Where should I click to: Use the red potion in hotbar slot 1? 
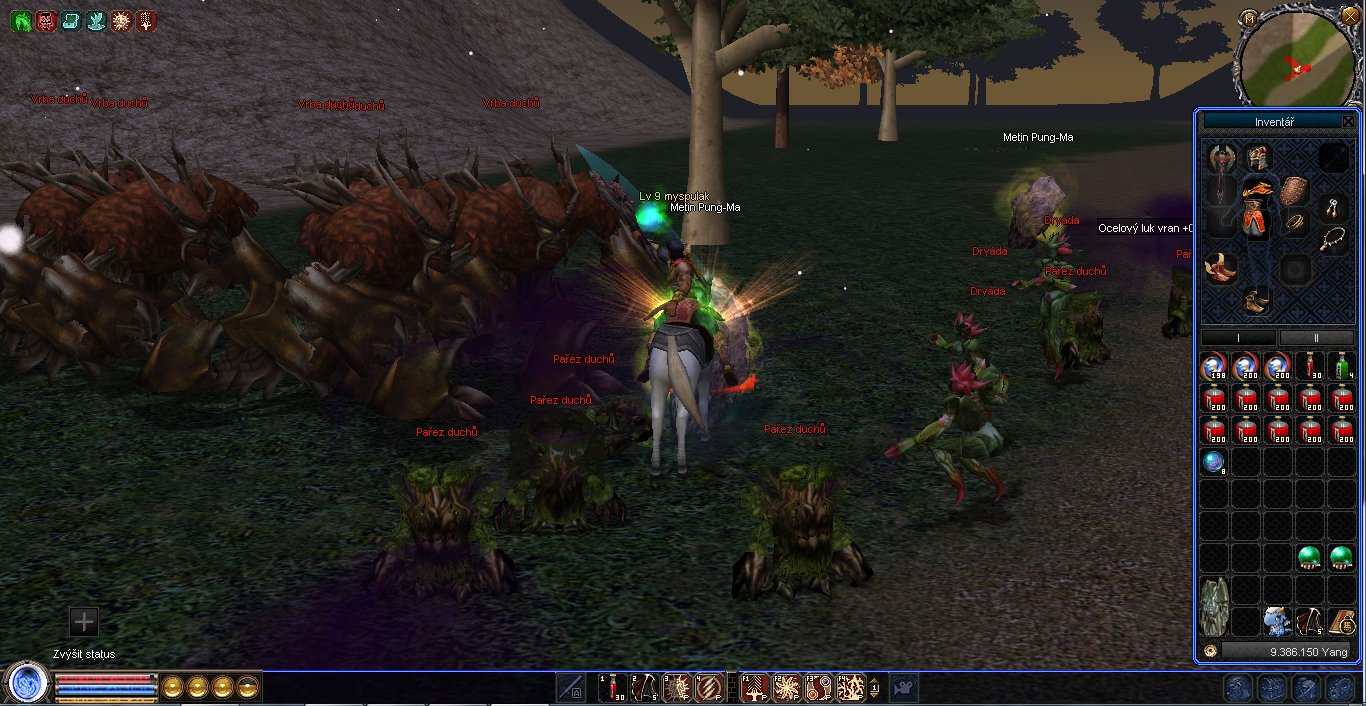[x=613, y=687]
